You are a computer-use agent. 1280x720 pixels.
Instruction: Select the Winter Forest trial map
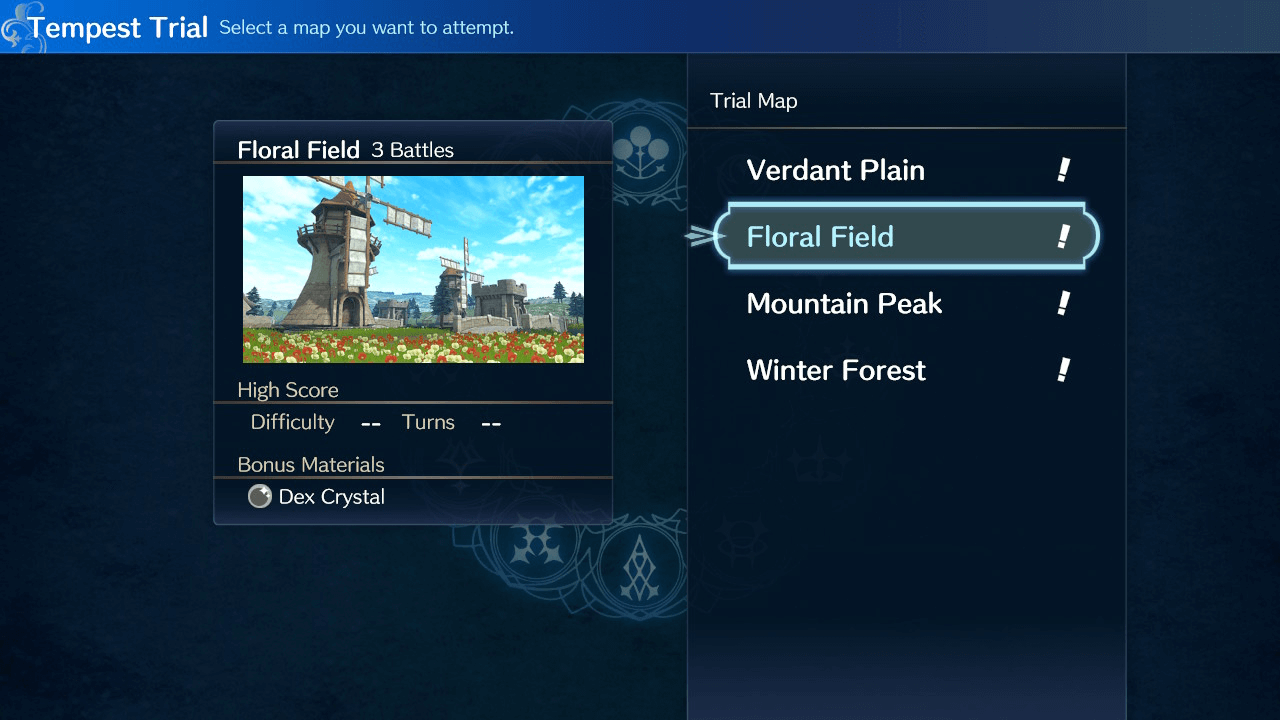click(x=836, y=370)
